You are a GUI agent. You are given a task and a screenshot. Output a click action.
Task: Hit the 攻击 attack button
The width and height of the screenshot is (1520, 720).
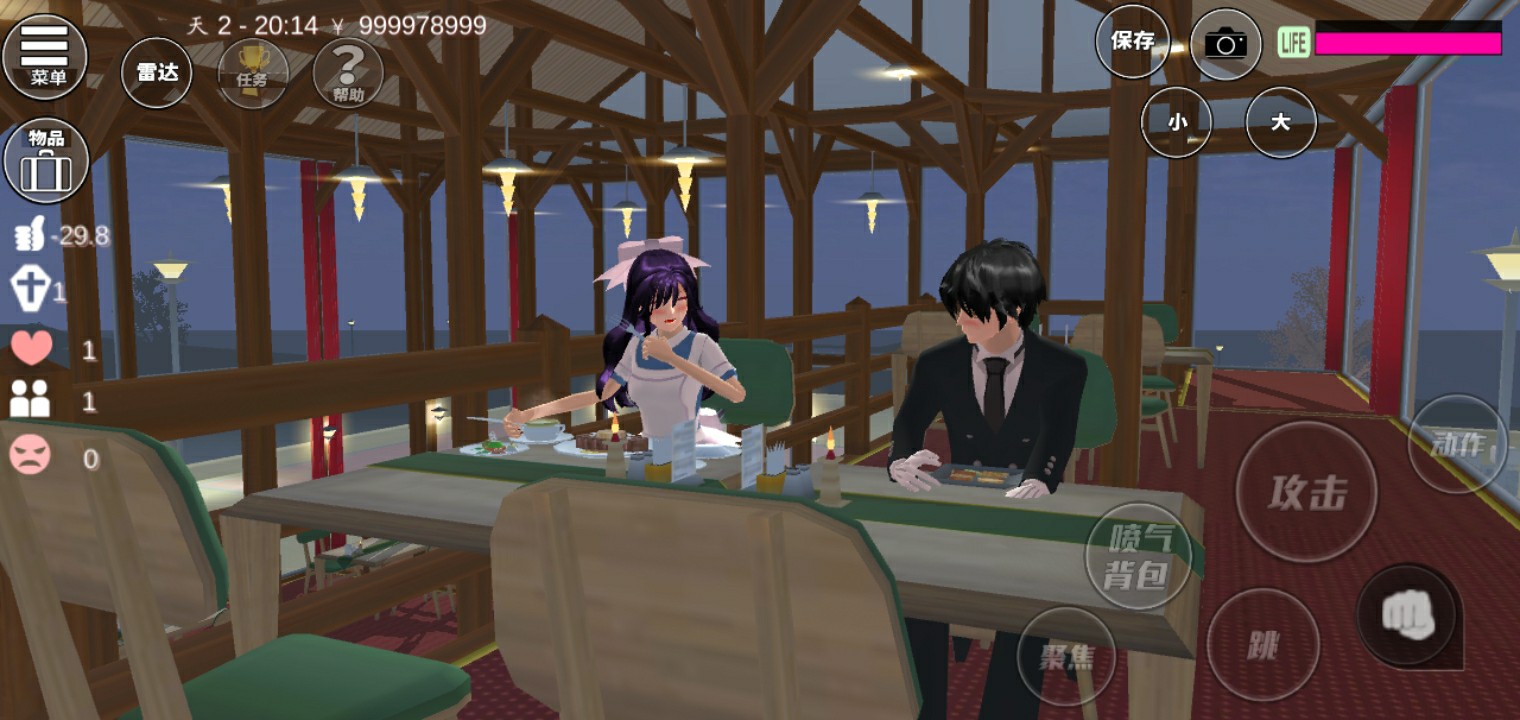coord(1307,492)
